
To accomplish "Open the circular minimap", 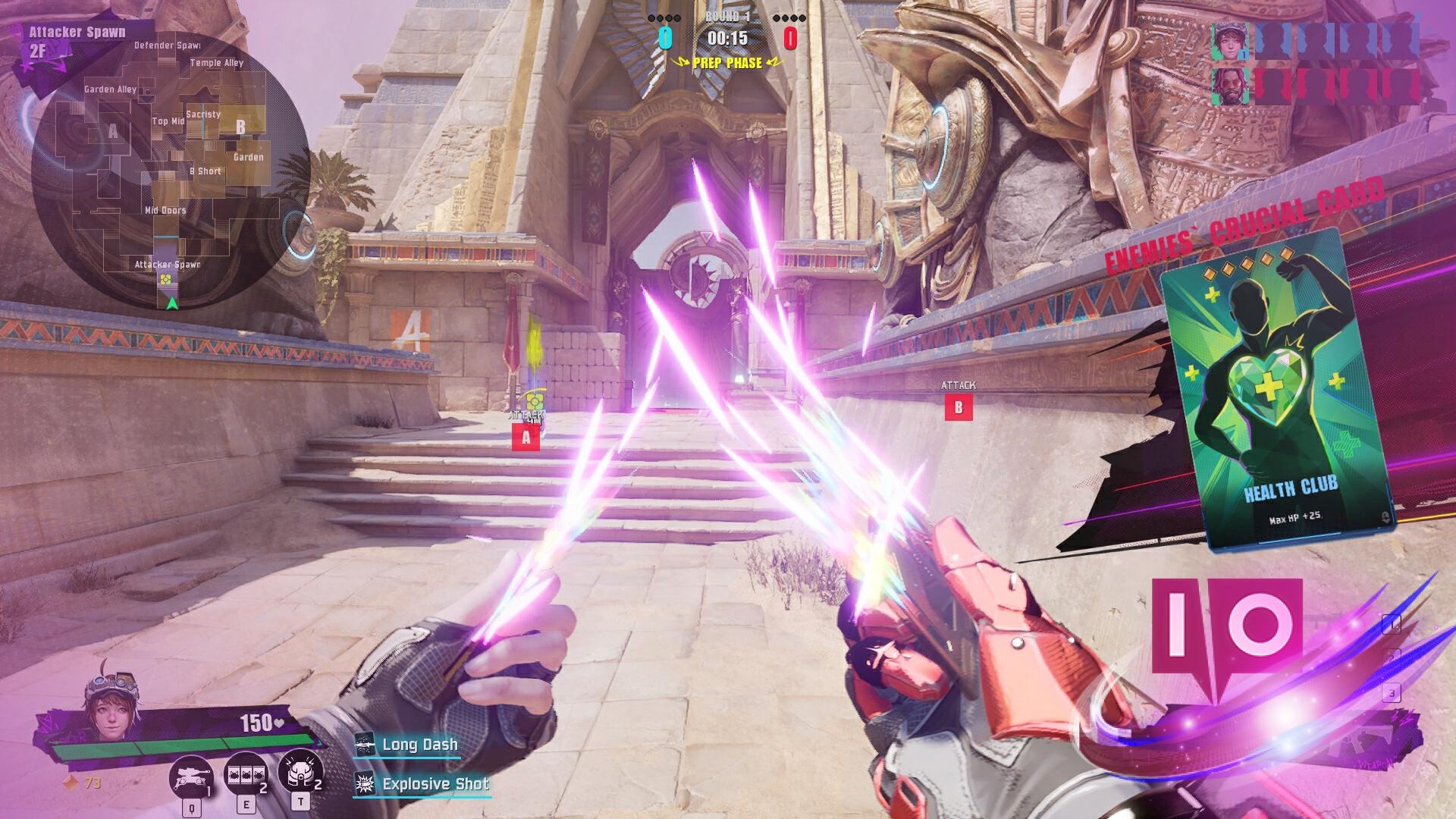I will pos(170,171).
